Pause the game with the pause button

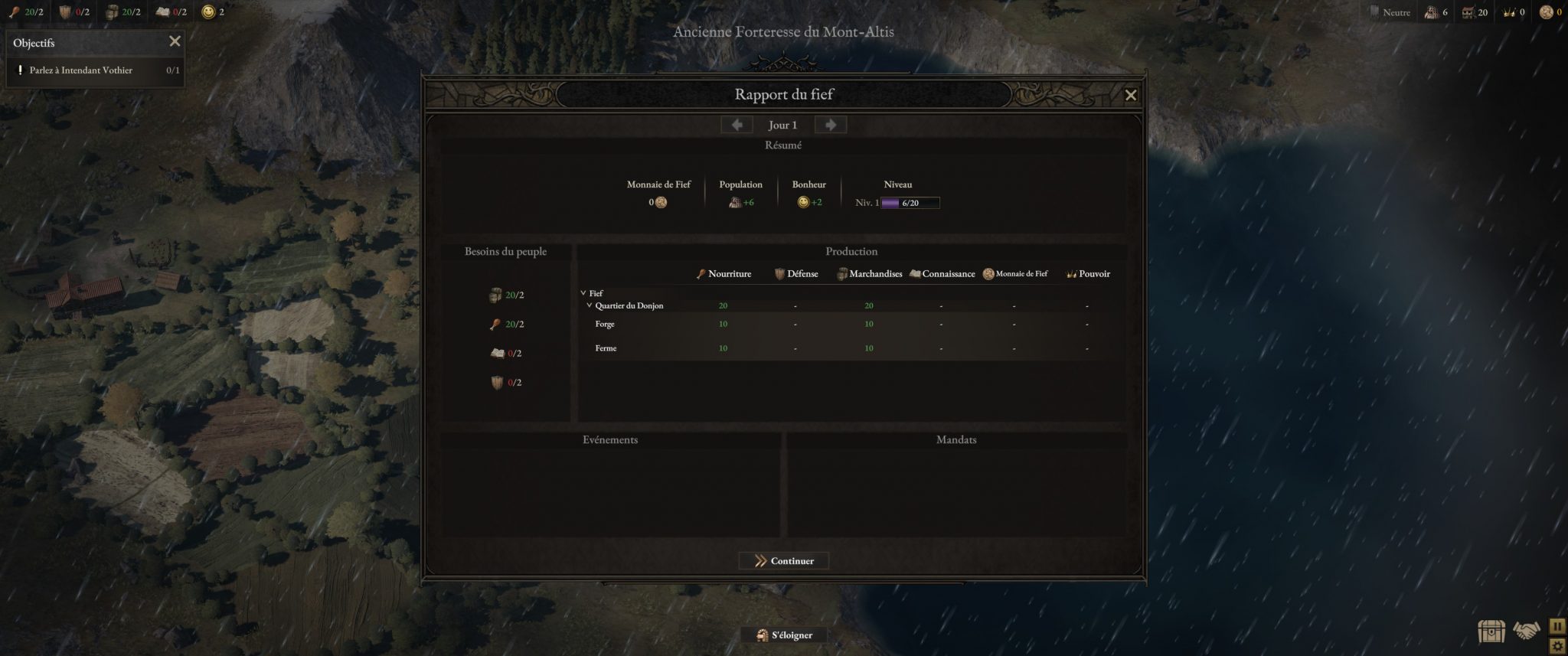coord(1557,626)
